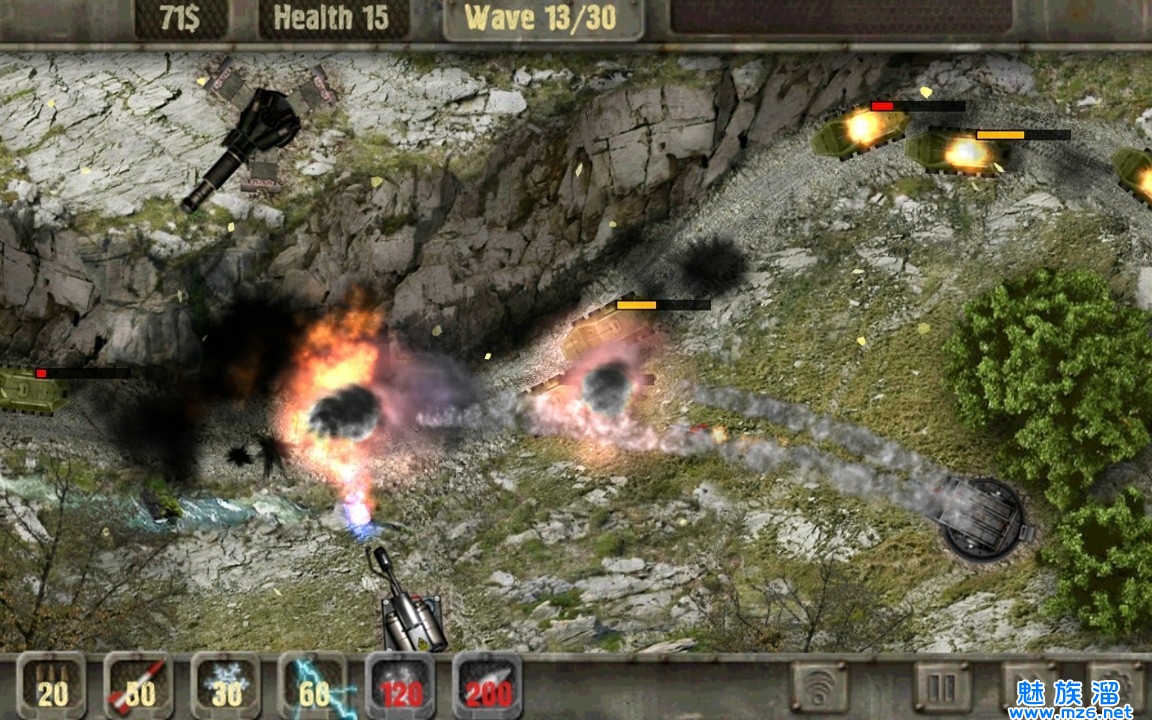The width and height of the screenshot is (1152, 720).
Task: Choose the 120$ tower icon
Action: tap(400, 686)
